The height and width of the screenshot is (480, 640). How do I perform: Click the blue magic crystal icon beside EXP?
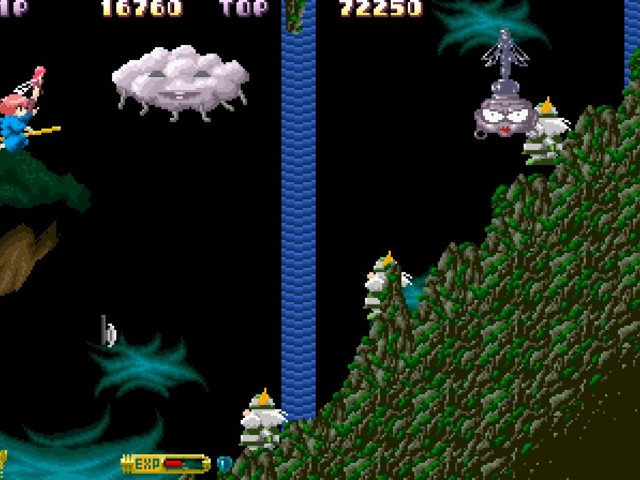[x=224, y=464]
